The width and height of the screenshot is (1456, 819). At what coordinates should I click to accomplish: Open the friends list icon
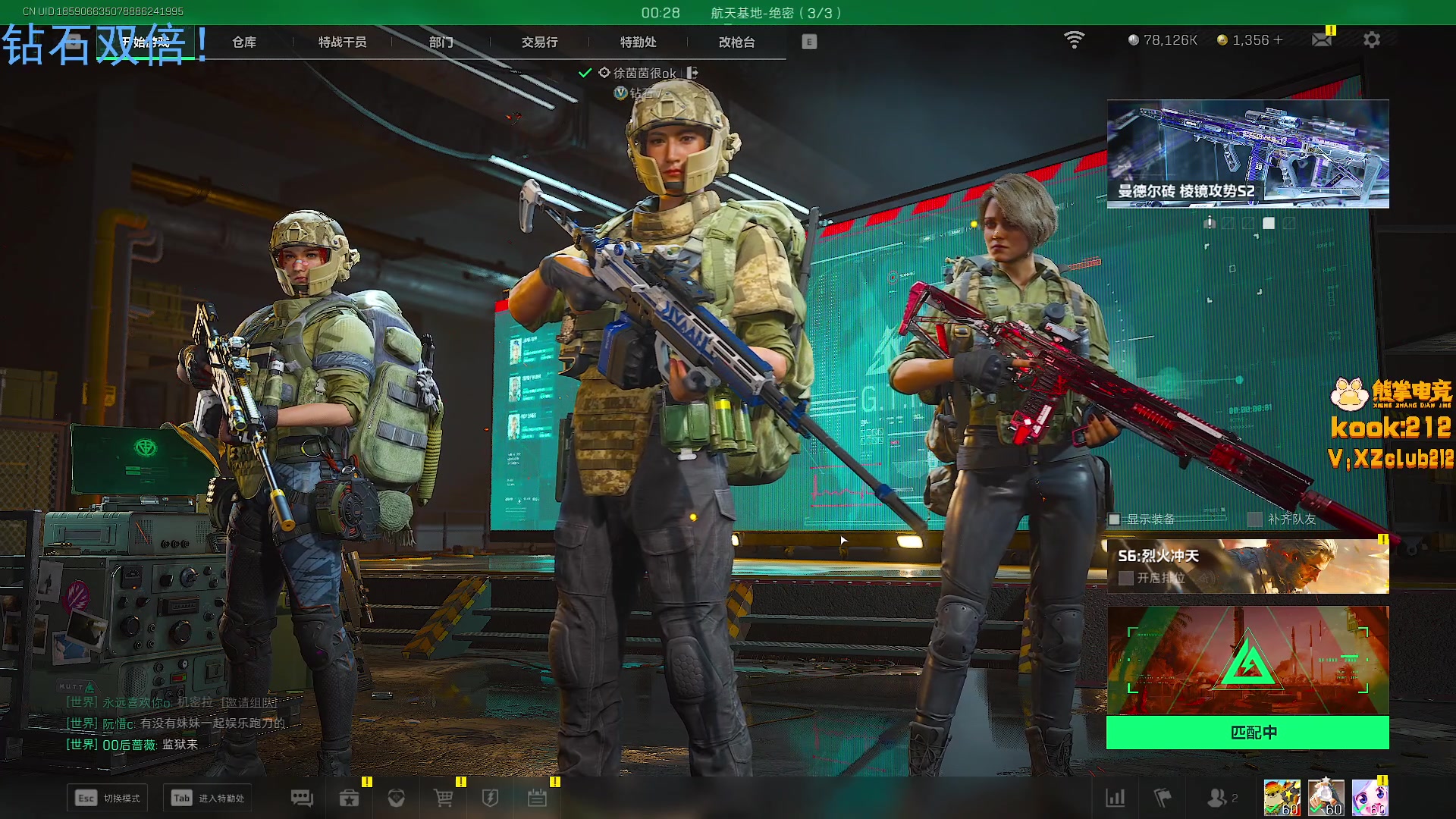pyautogui.click(x=1217, y=798)
